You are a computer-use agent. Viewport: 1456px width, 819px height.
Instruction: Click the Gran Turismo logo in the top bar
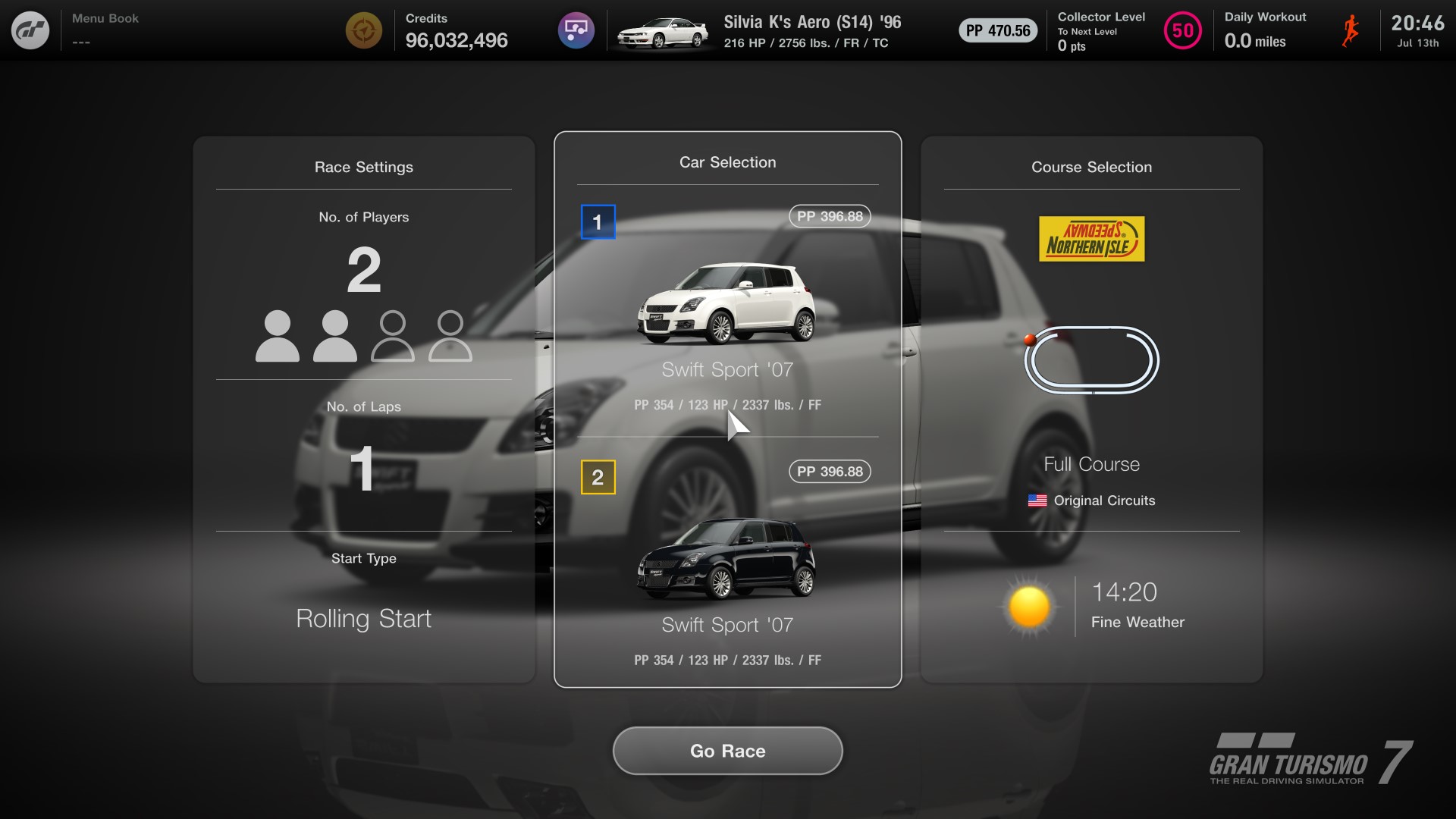pyautogui.click(x=30, y=30)
